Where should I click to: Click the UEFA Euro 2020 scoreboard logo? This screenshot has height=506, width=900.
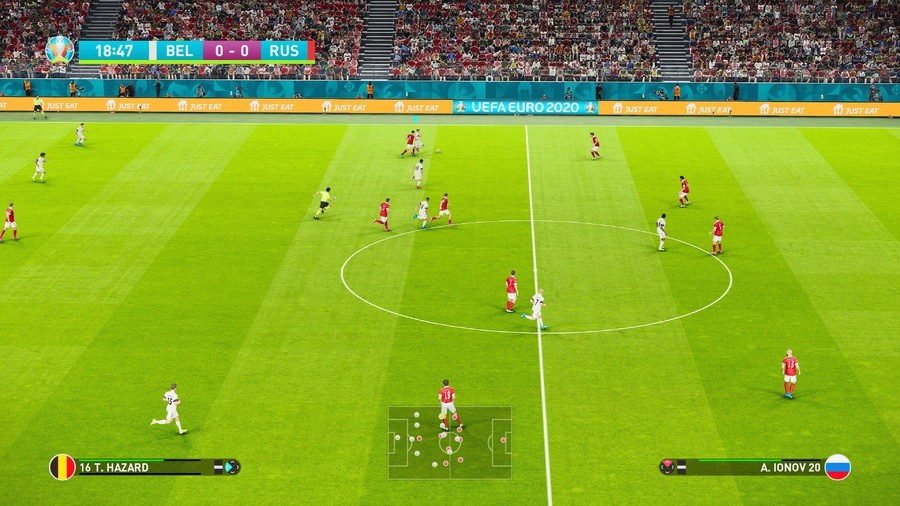point(60,49)
